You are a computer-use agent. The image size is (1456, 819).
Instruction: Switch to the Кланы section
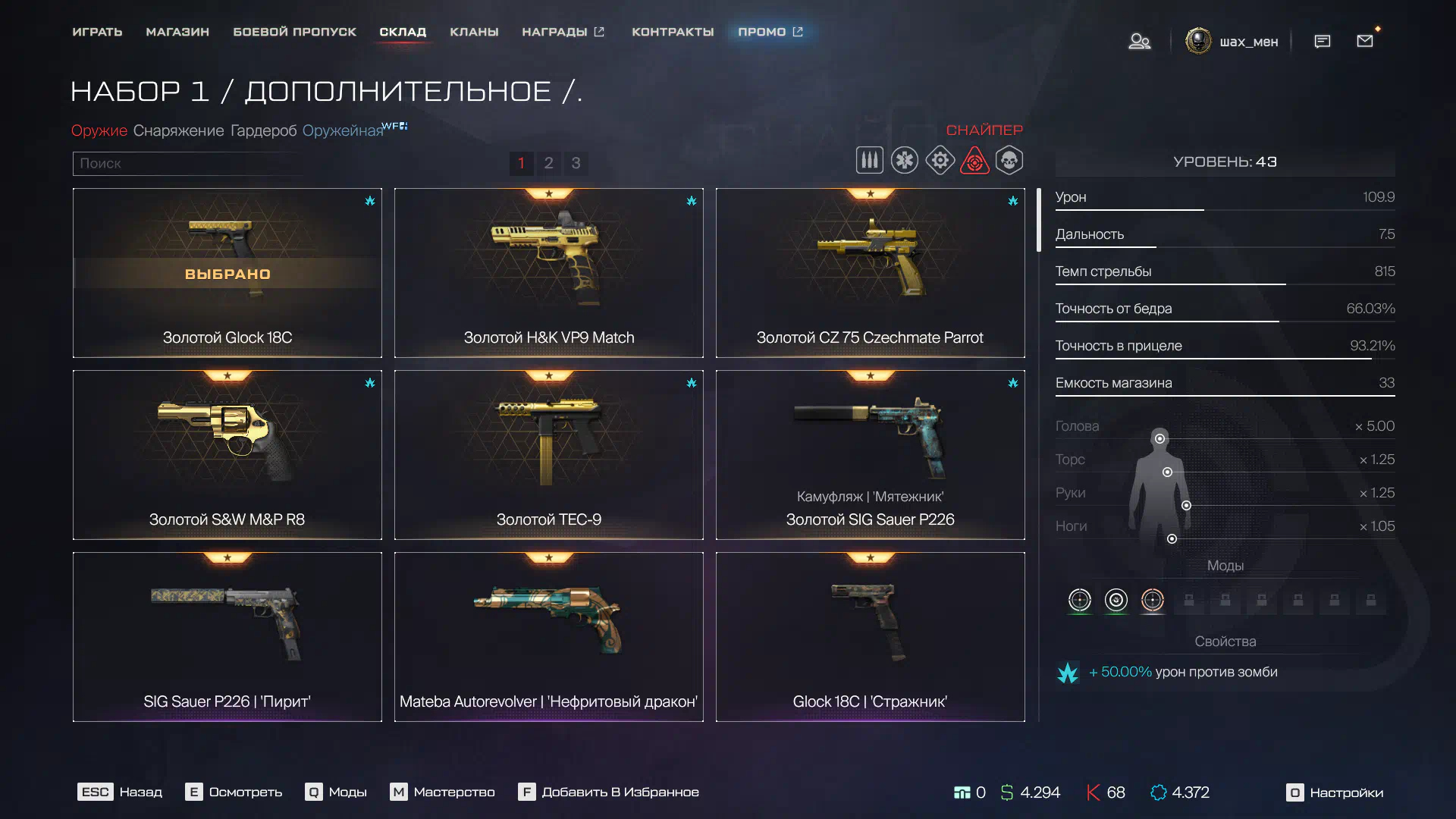point(474,32)
